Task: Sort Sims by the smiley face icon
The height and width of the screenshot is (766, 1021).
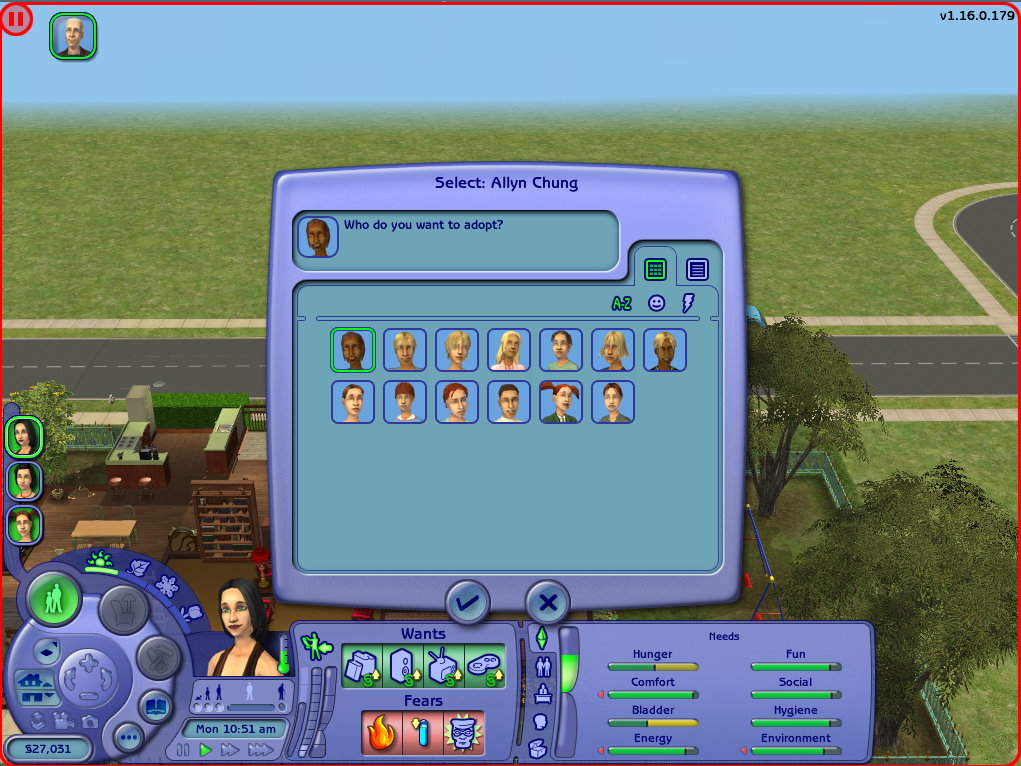Action: click(656, 303)
